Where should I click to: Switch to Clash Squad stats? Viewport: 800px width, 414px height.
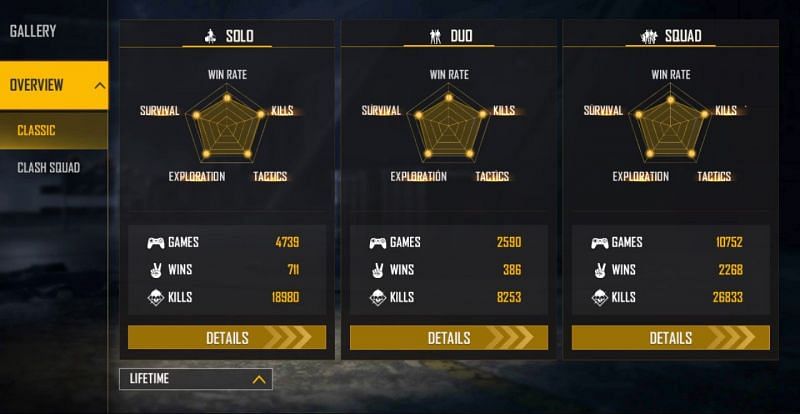[48, 167]
